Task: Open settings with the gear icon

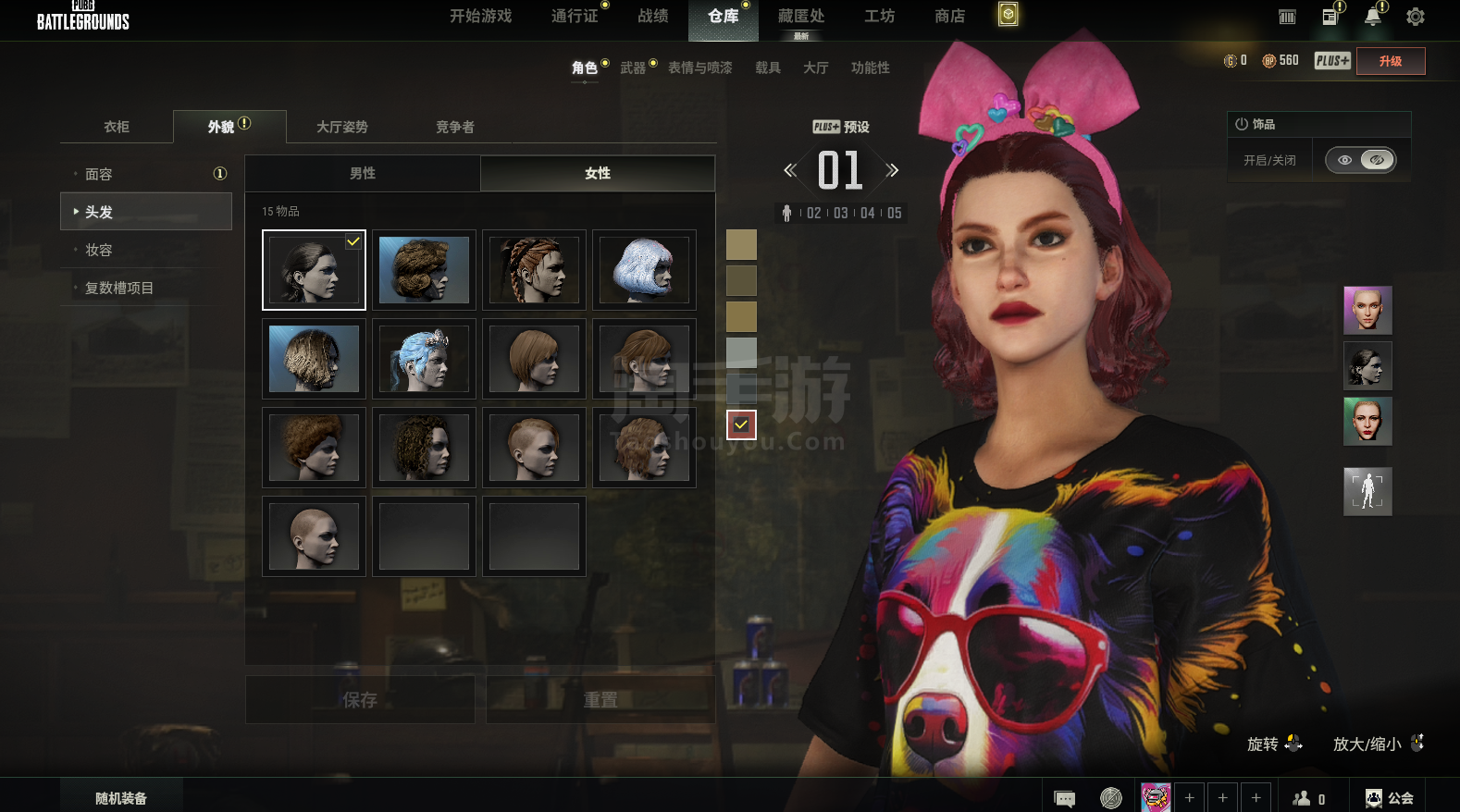Action: (x=1415, y=17)
